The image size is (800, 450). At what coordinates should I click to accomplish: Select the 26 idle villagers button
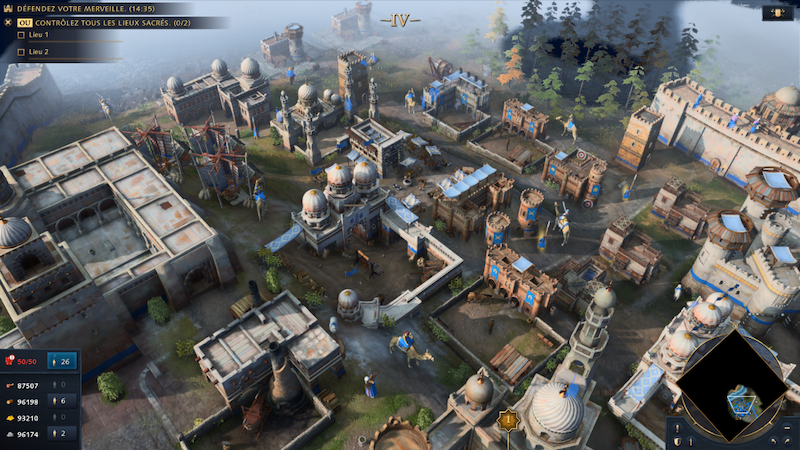tap(62, 361)
